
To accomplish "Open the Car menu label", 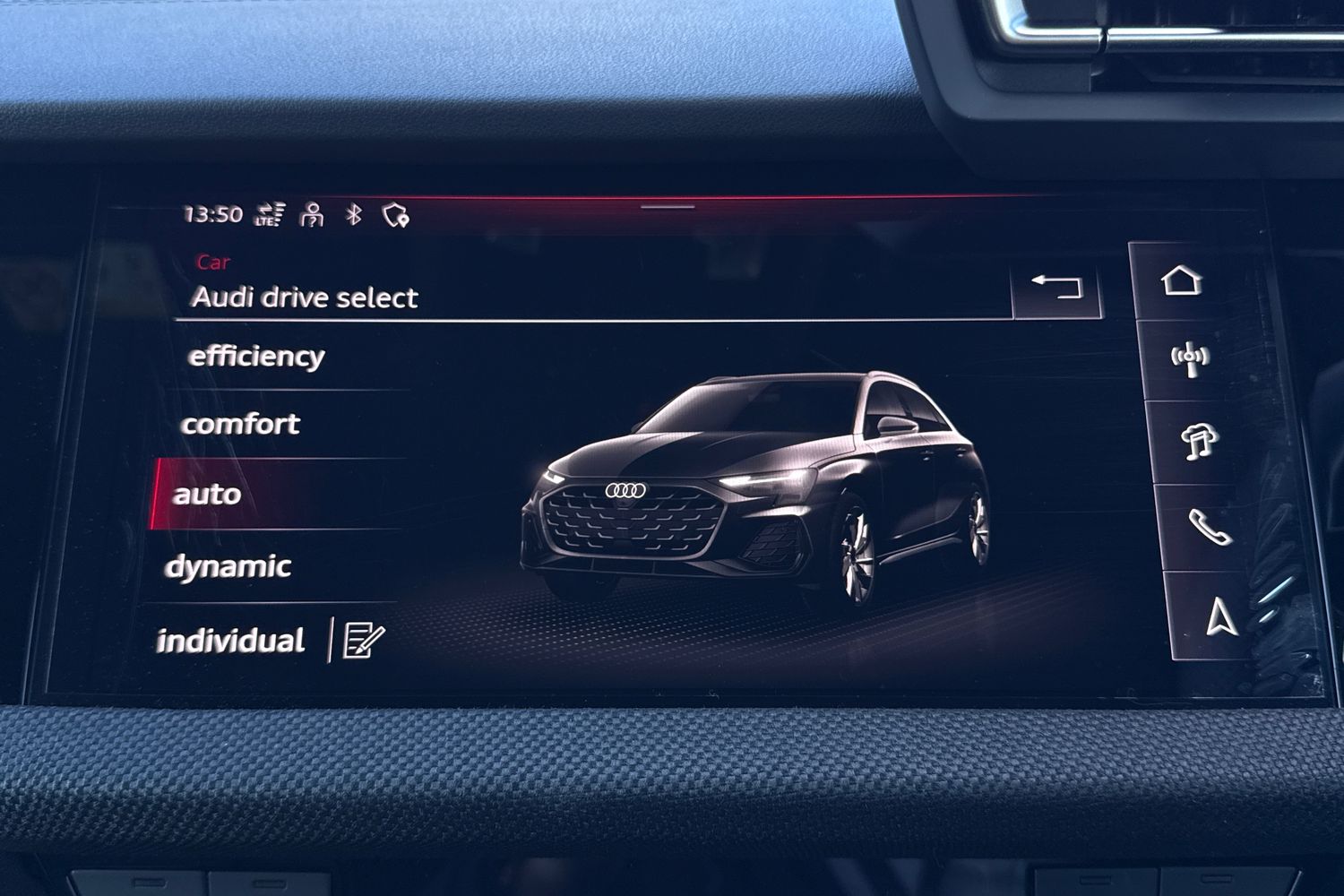I will (x=211, y=263).
